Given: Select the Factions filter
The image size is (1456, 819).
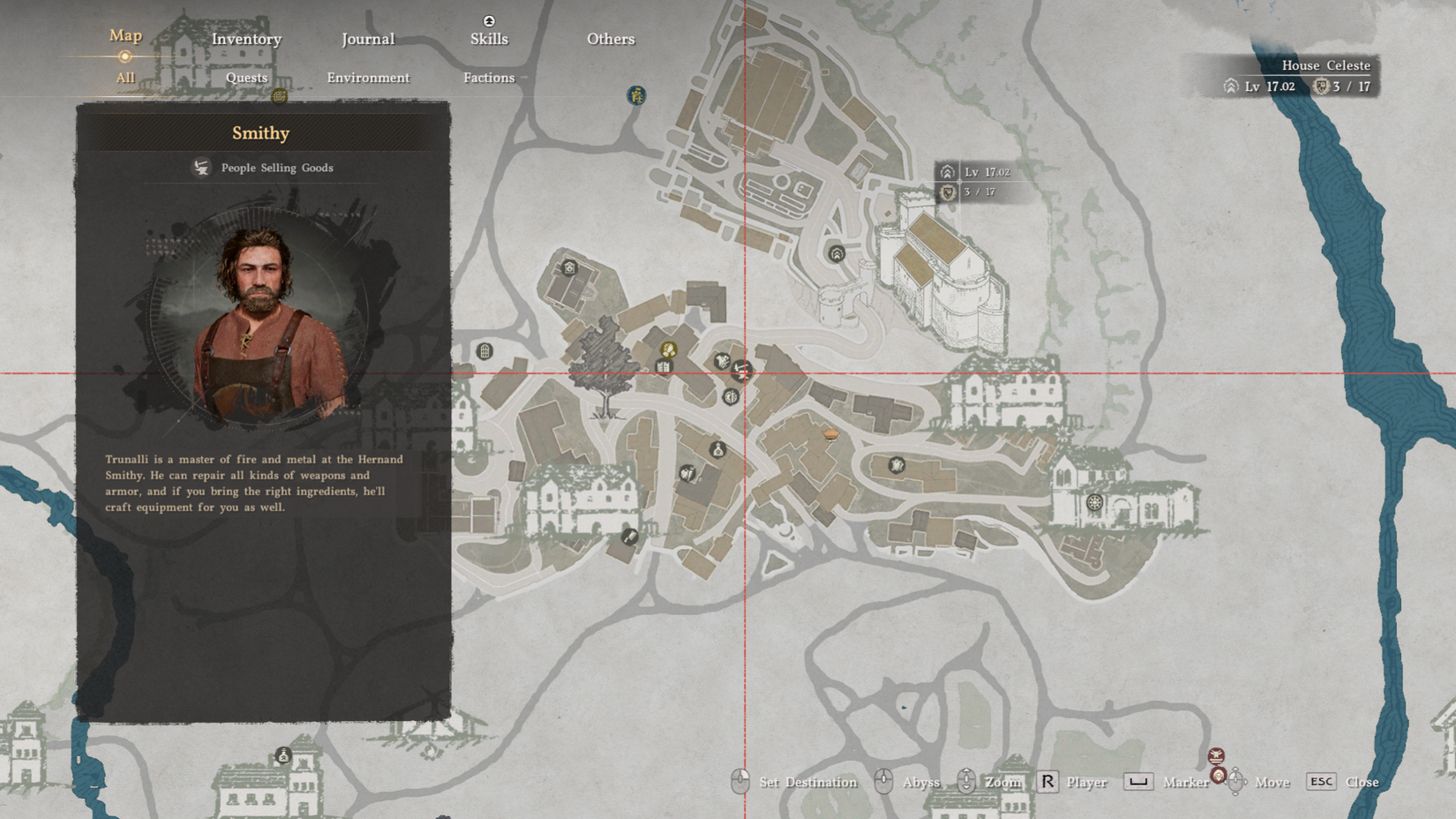Looking at the screenshot, I should 488,78.
